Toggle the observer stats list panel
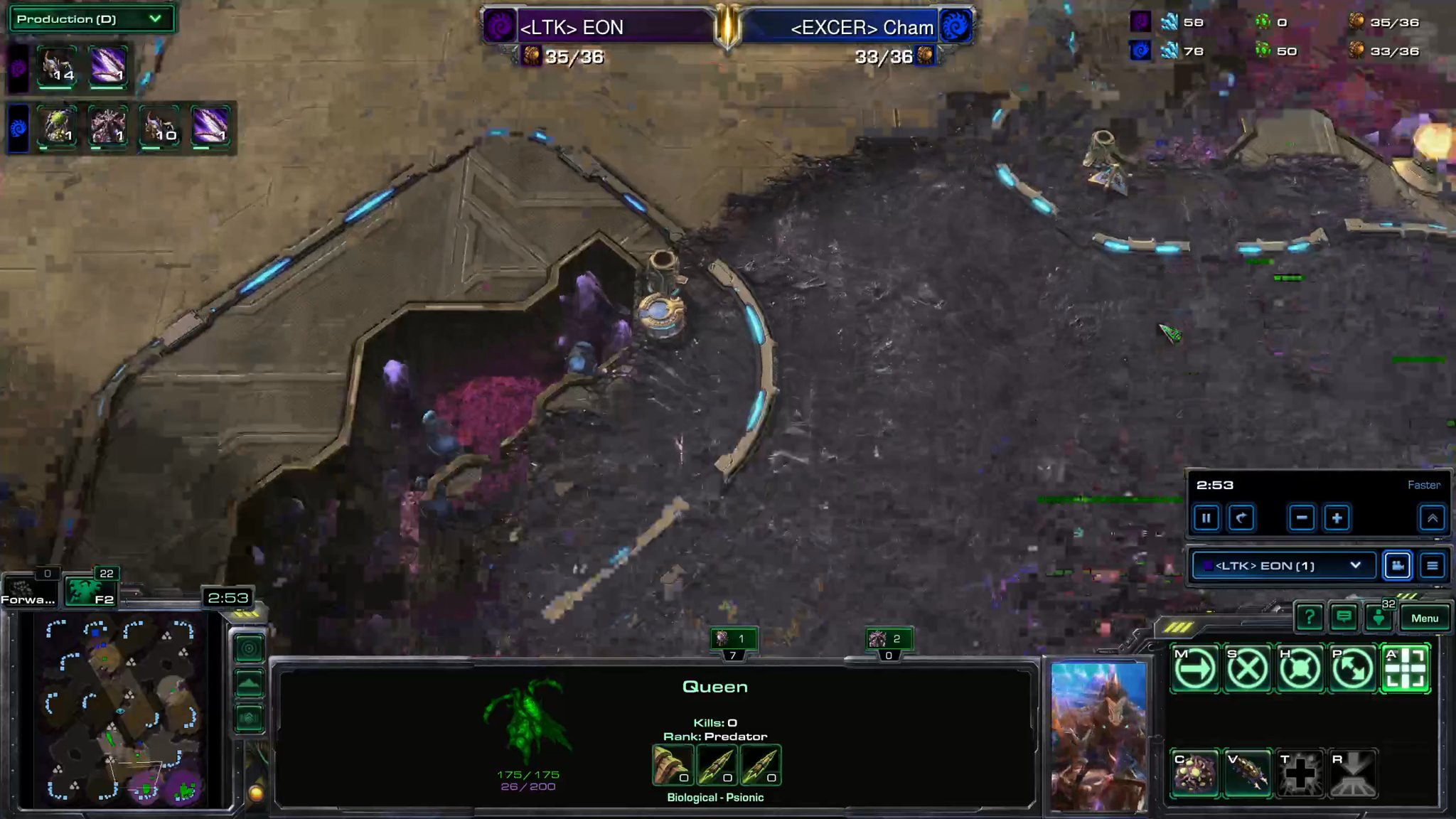The image size is (1456, 819). point(1431,565)
